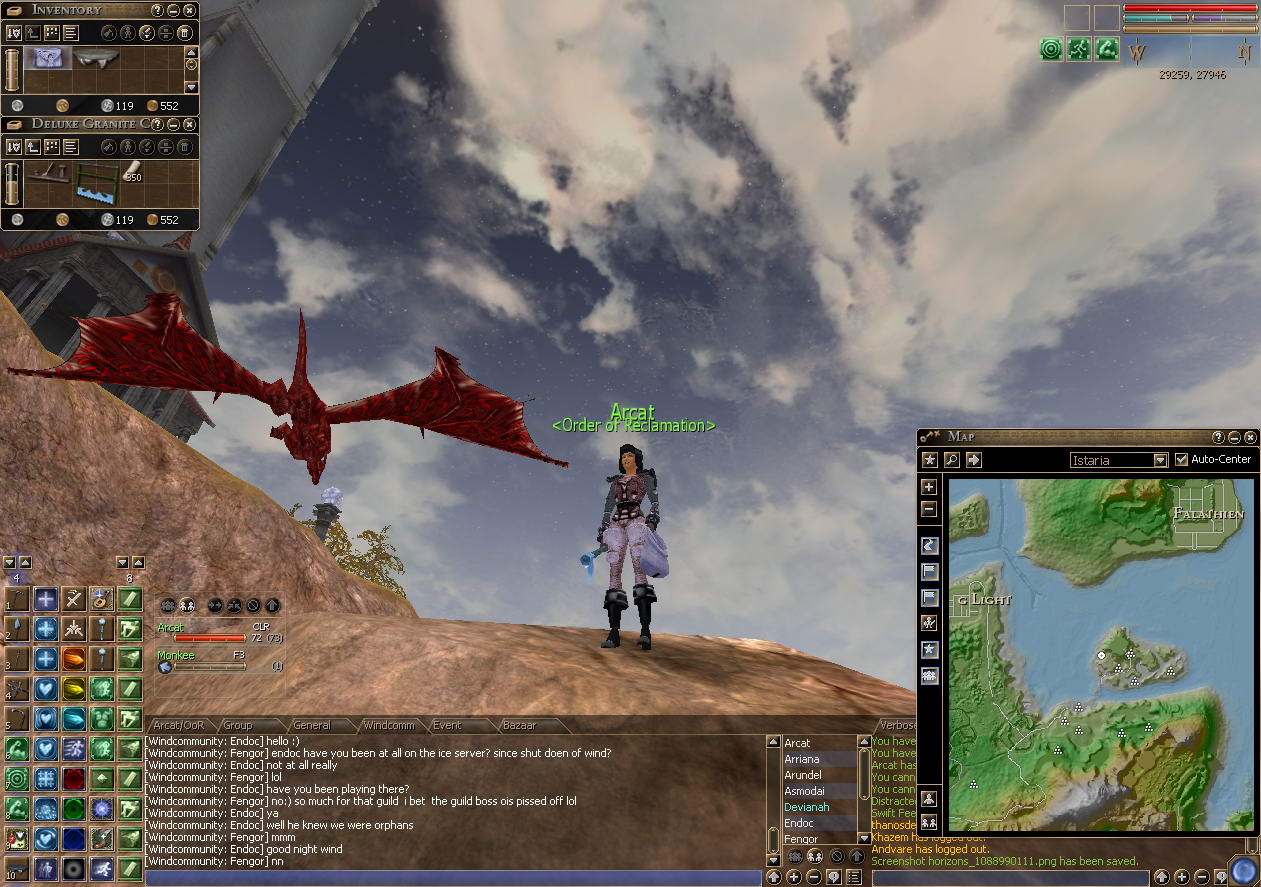Click the inventory trash can button
Viewport: 1261px width, 887px height.
pos(185,33)
